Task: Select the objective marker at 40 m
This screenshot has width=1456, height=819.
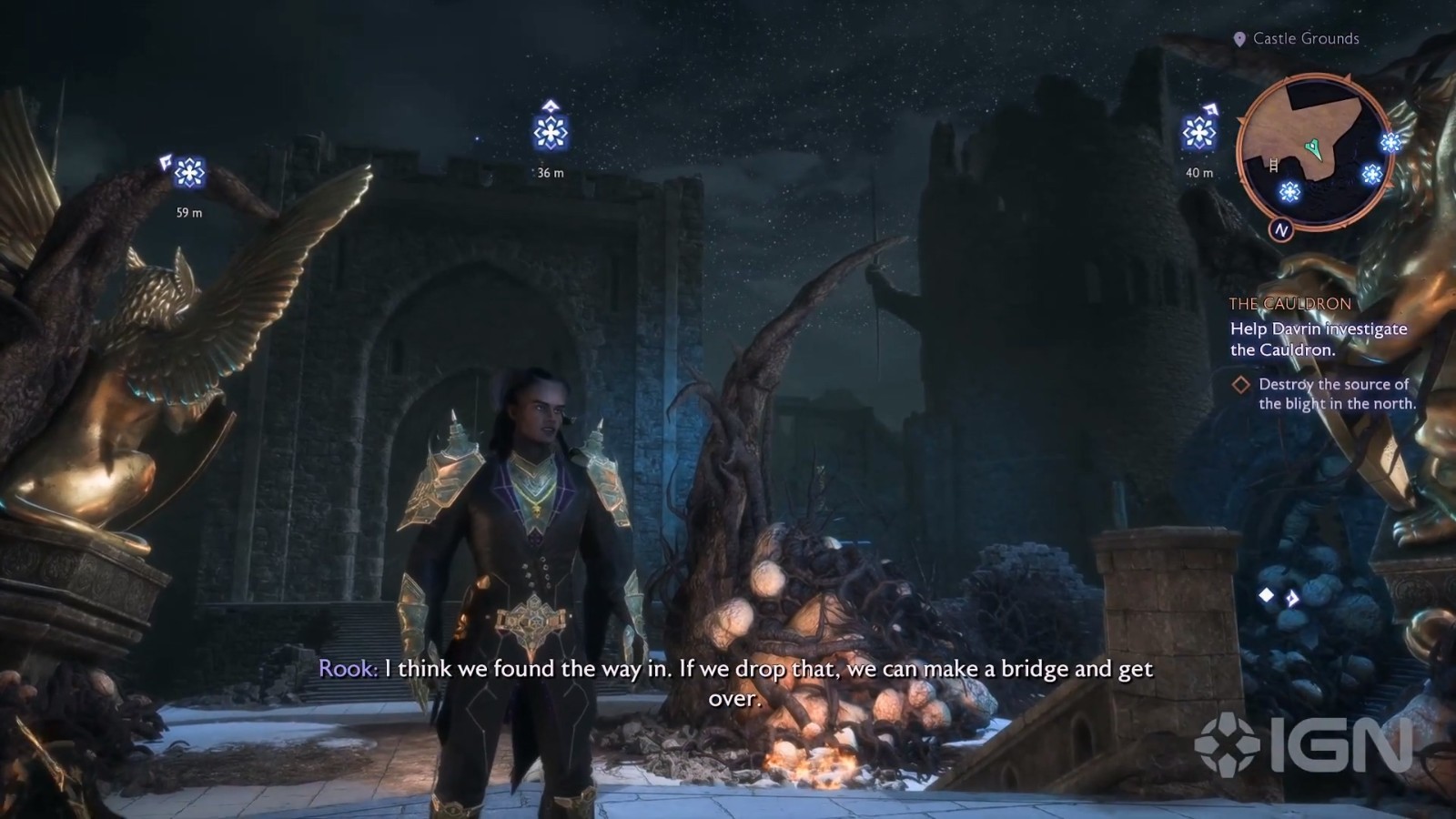Action: pos(1198,133)
